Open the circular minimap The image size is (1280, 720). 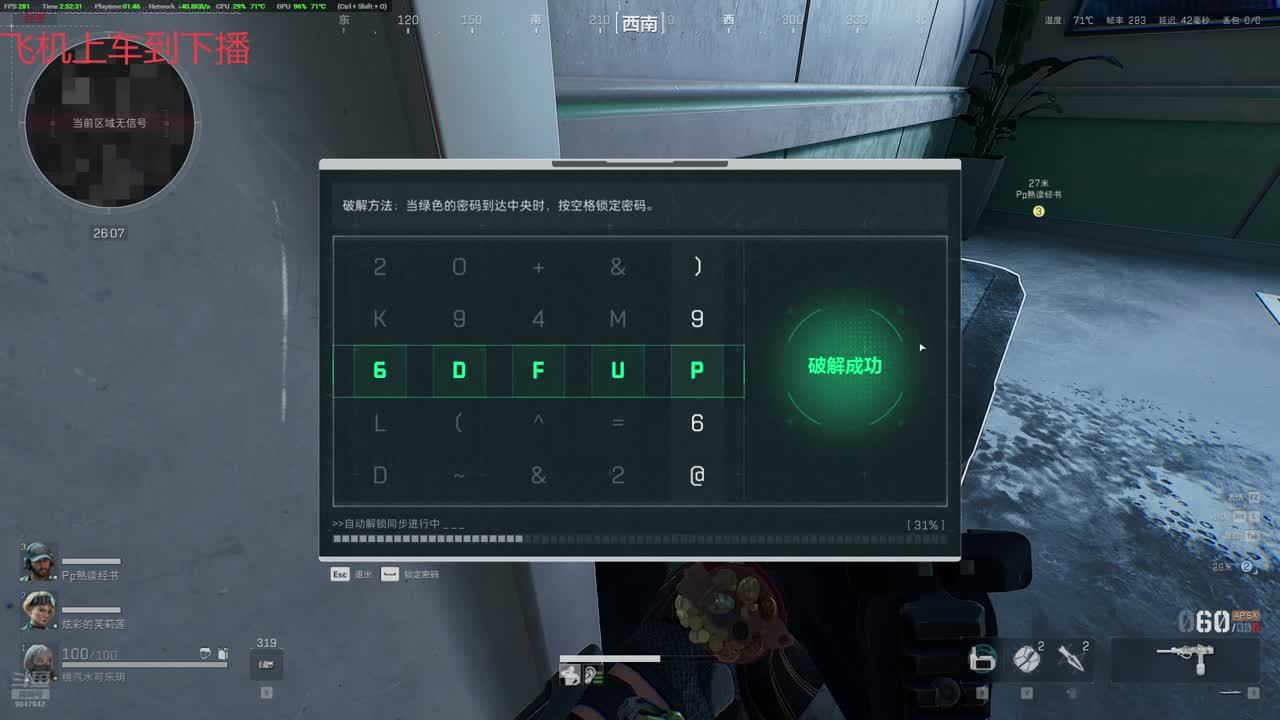pos(109,123)
